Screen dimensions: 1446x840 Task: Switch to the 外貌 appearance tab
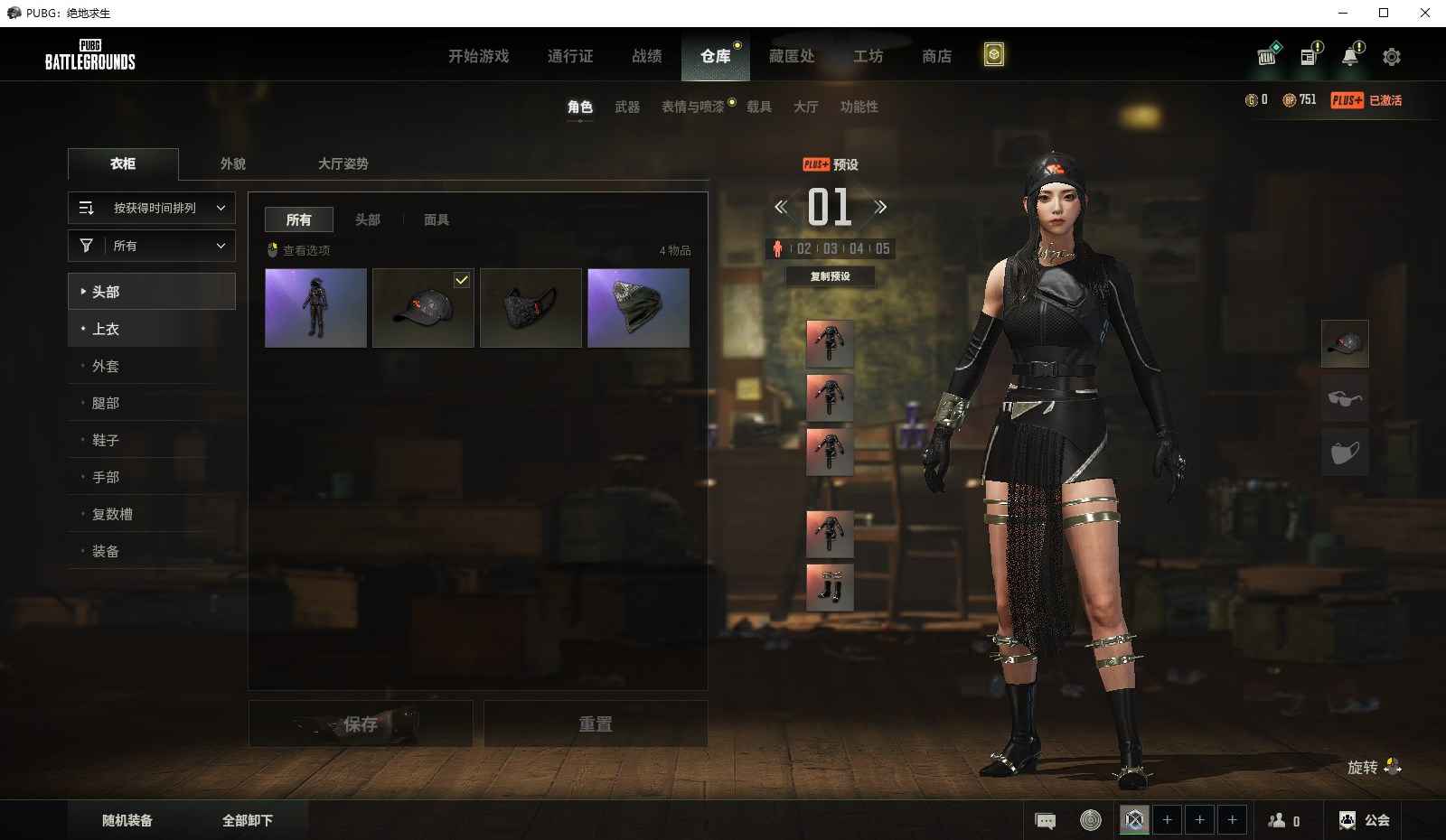pos(233,163)
